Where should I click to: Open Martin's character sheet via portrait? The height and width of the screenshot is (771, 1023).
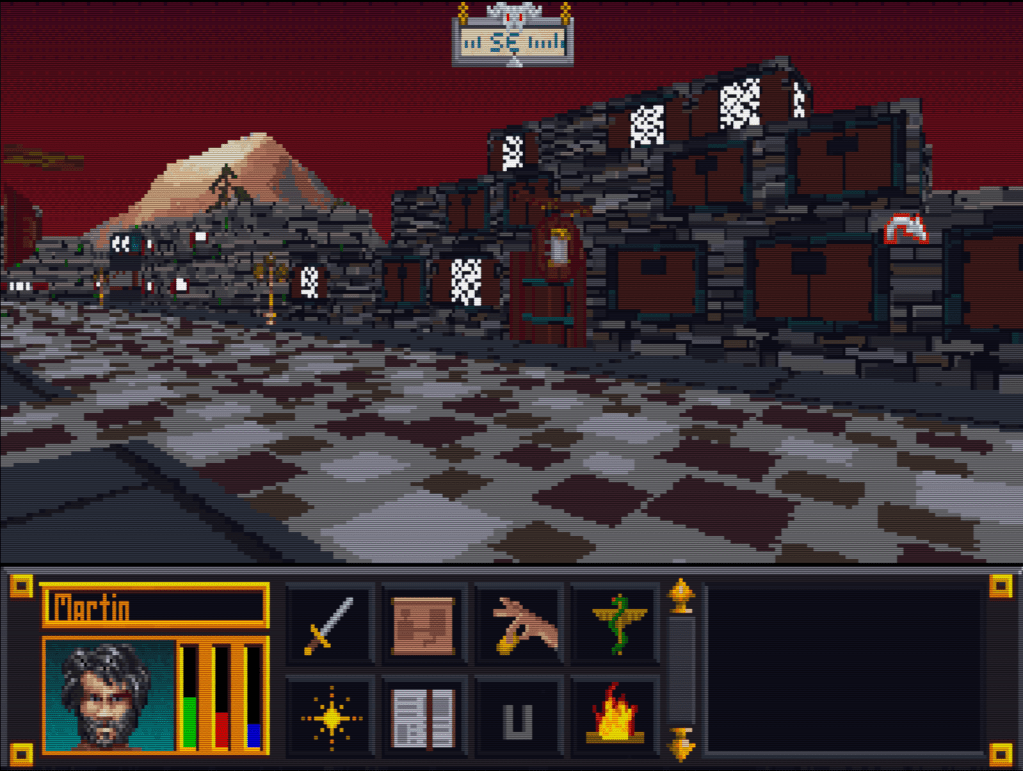click(108, 695)
